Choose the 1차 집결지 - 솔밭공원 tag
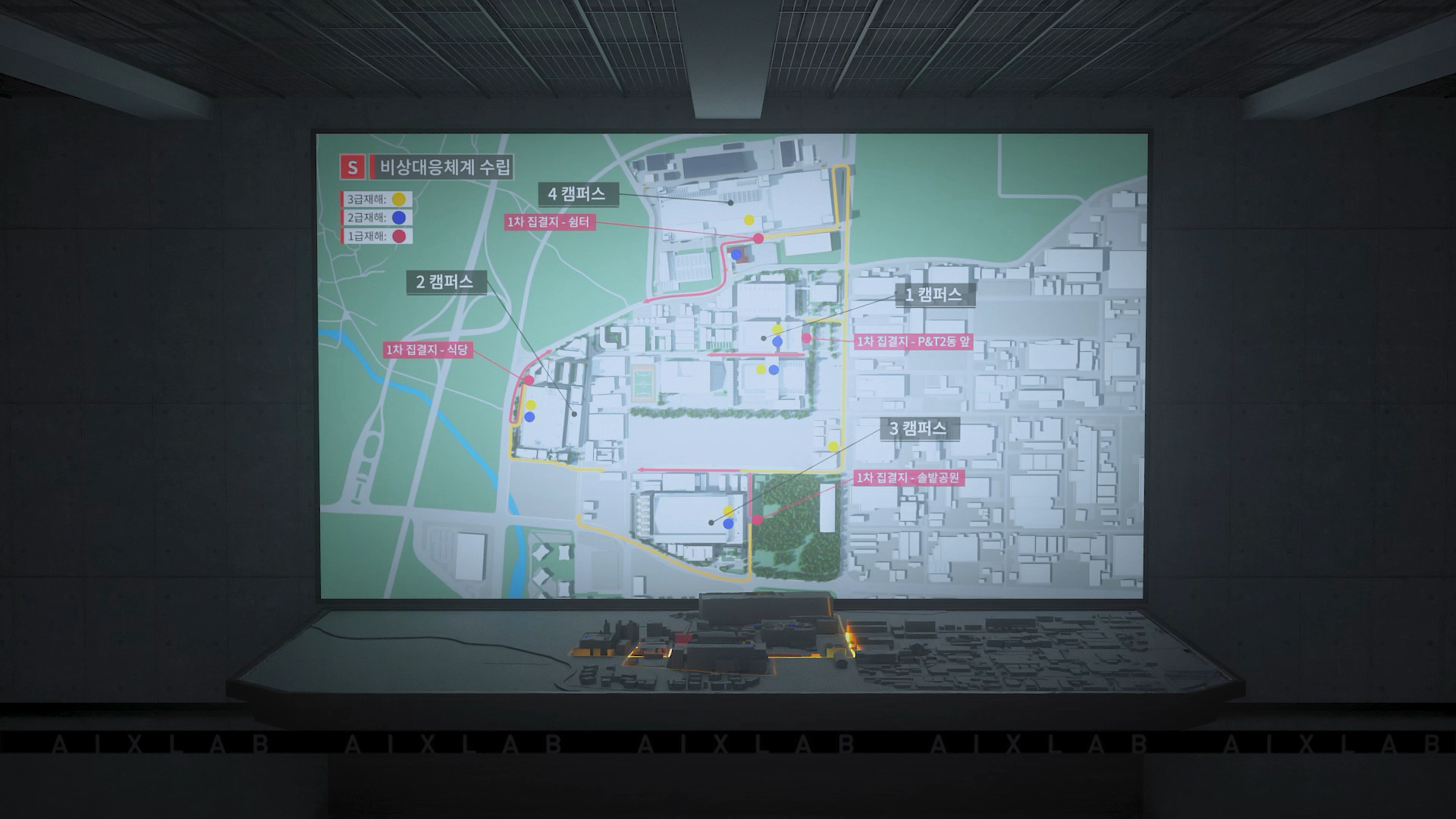Viewport: 1456px width, 819px height. 908,478
